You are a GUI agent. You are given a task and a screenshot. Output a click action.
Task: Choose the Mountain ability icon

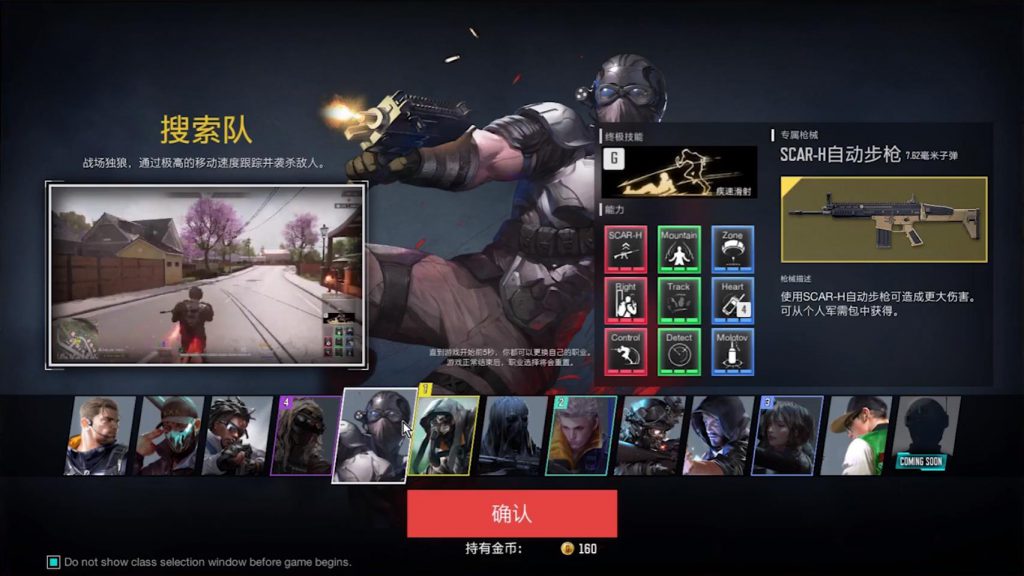pos(679,249)
